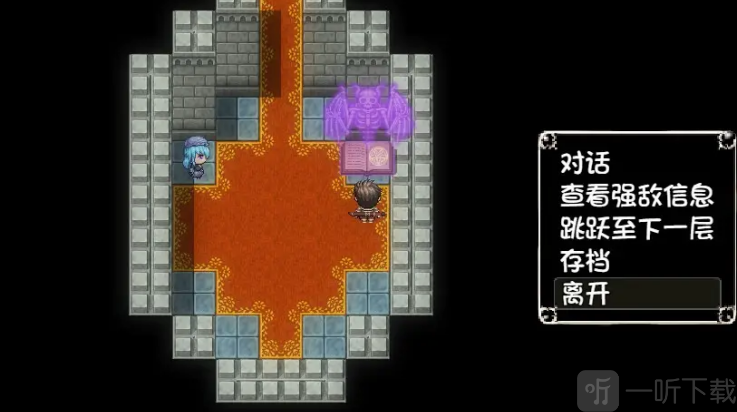Open the 存档 save option
The height and width of the screenshot is (412, 737).
[585, 261]
